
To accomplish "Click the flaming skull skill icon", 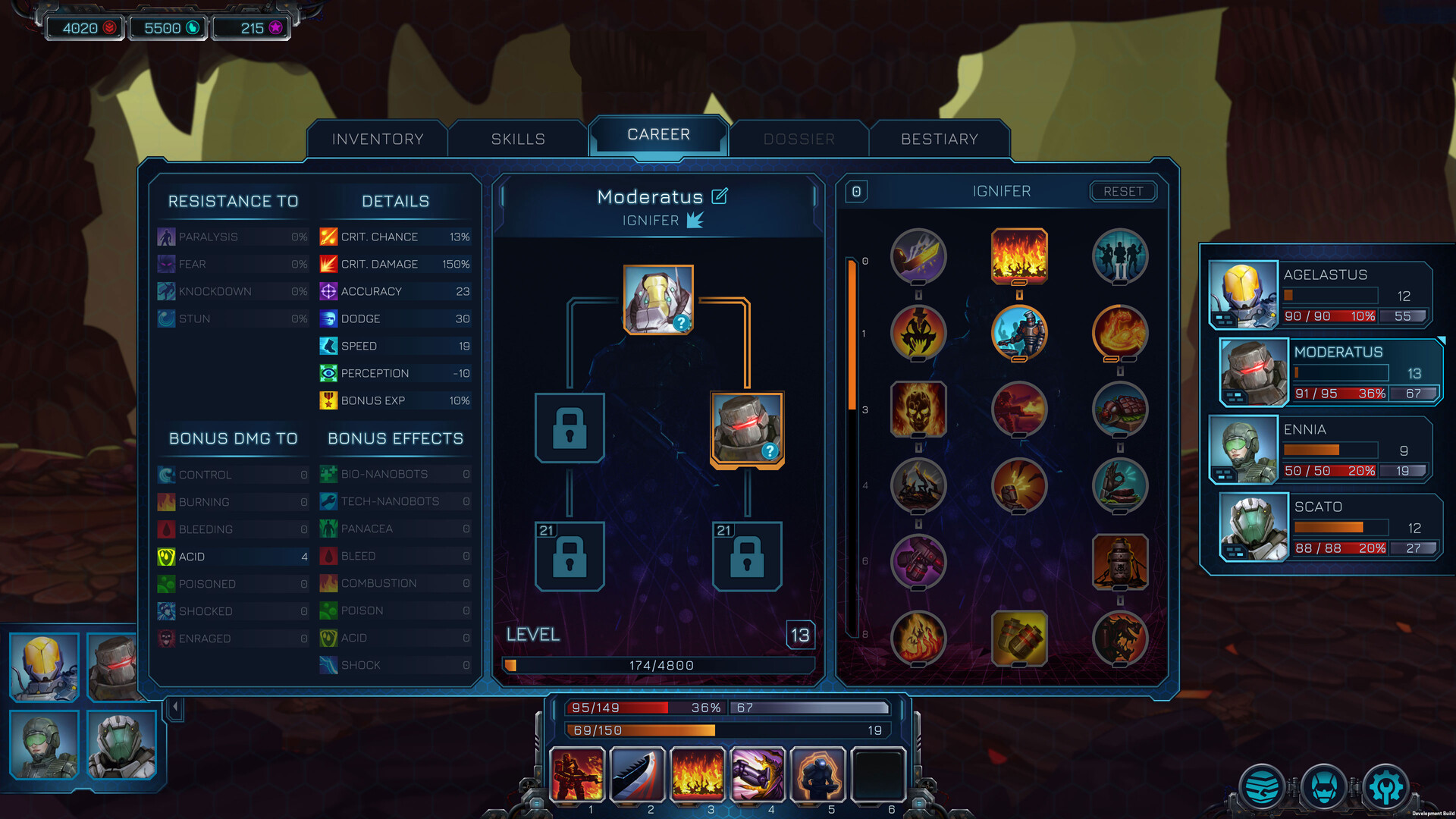I will tap(918, 409).
